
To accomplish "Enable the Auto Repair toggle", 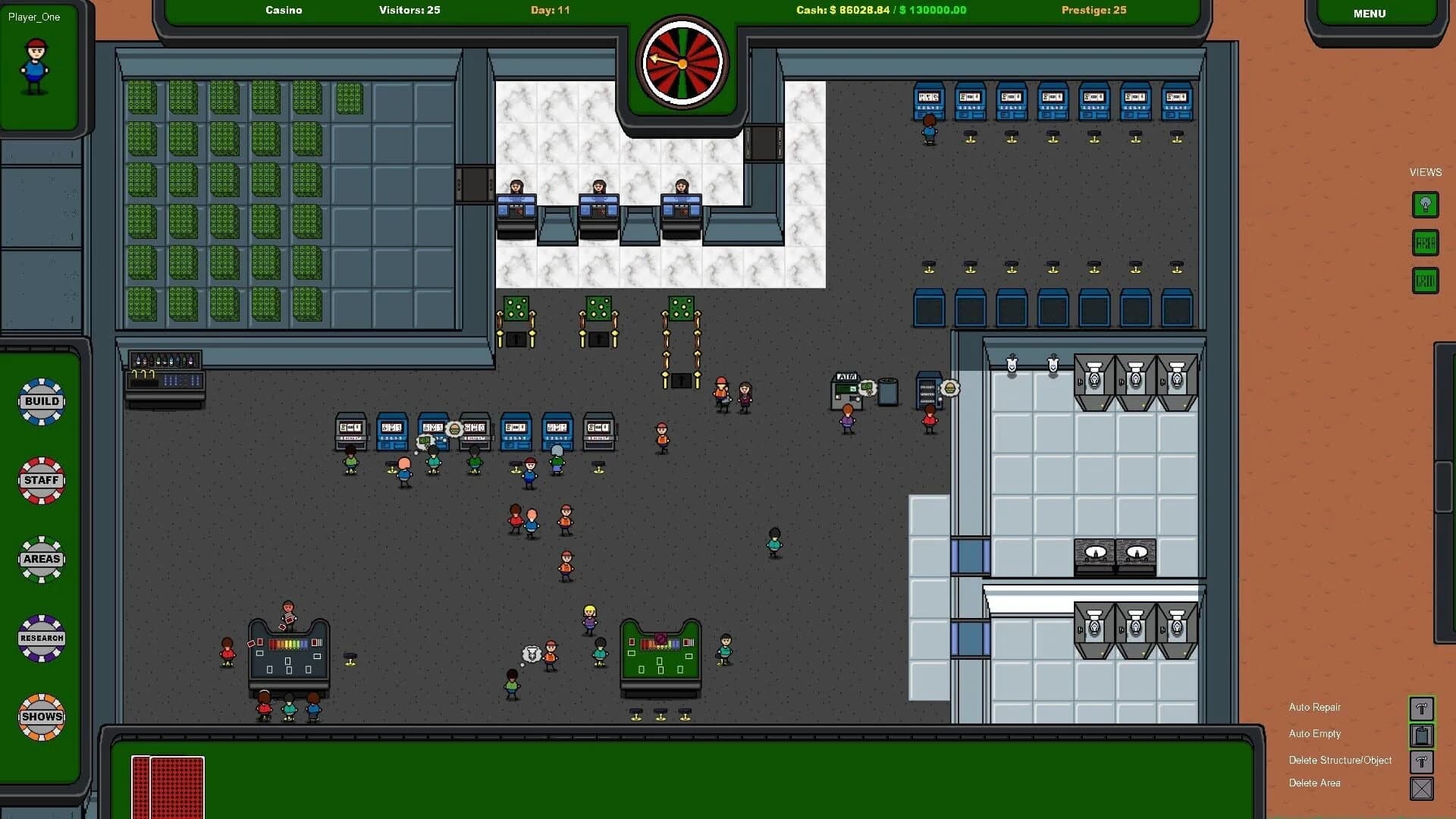I will tap(1422, 709).
